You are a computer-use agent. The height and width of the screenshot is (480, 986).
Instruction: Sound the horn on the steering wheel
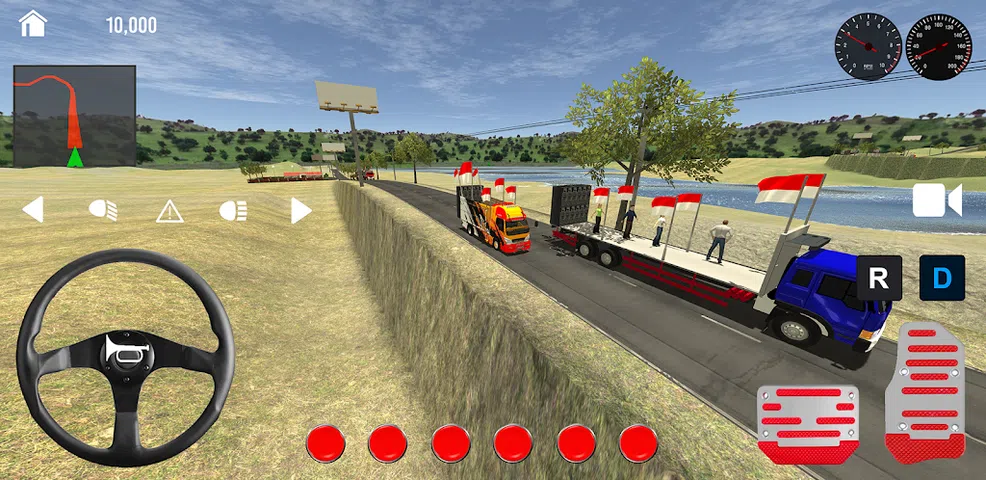(x=126, y=351)
